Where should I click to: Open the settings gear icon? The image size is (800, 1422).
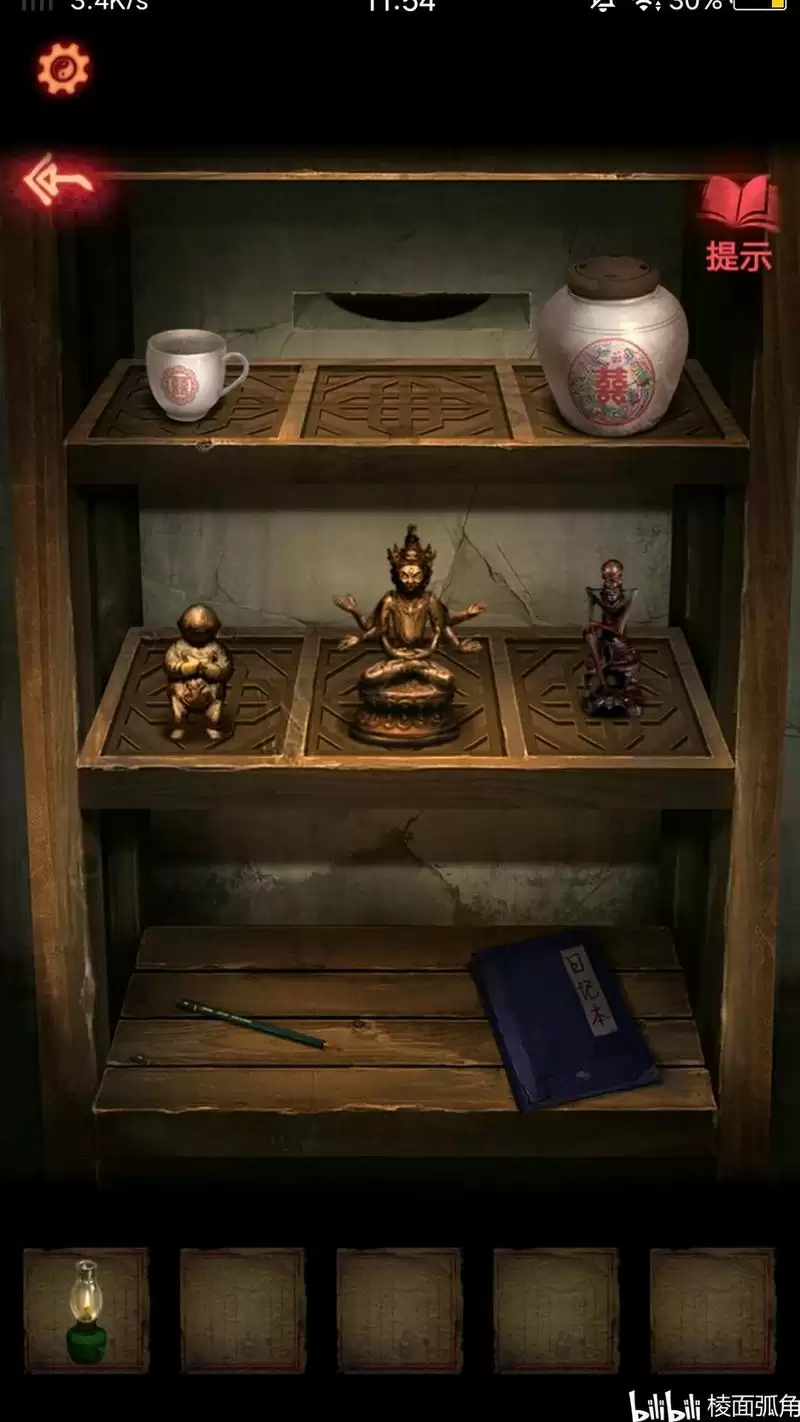pos(63,69)
